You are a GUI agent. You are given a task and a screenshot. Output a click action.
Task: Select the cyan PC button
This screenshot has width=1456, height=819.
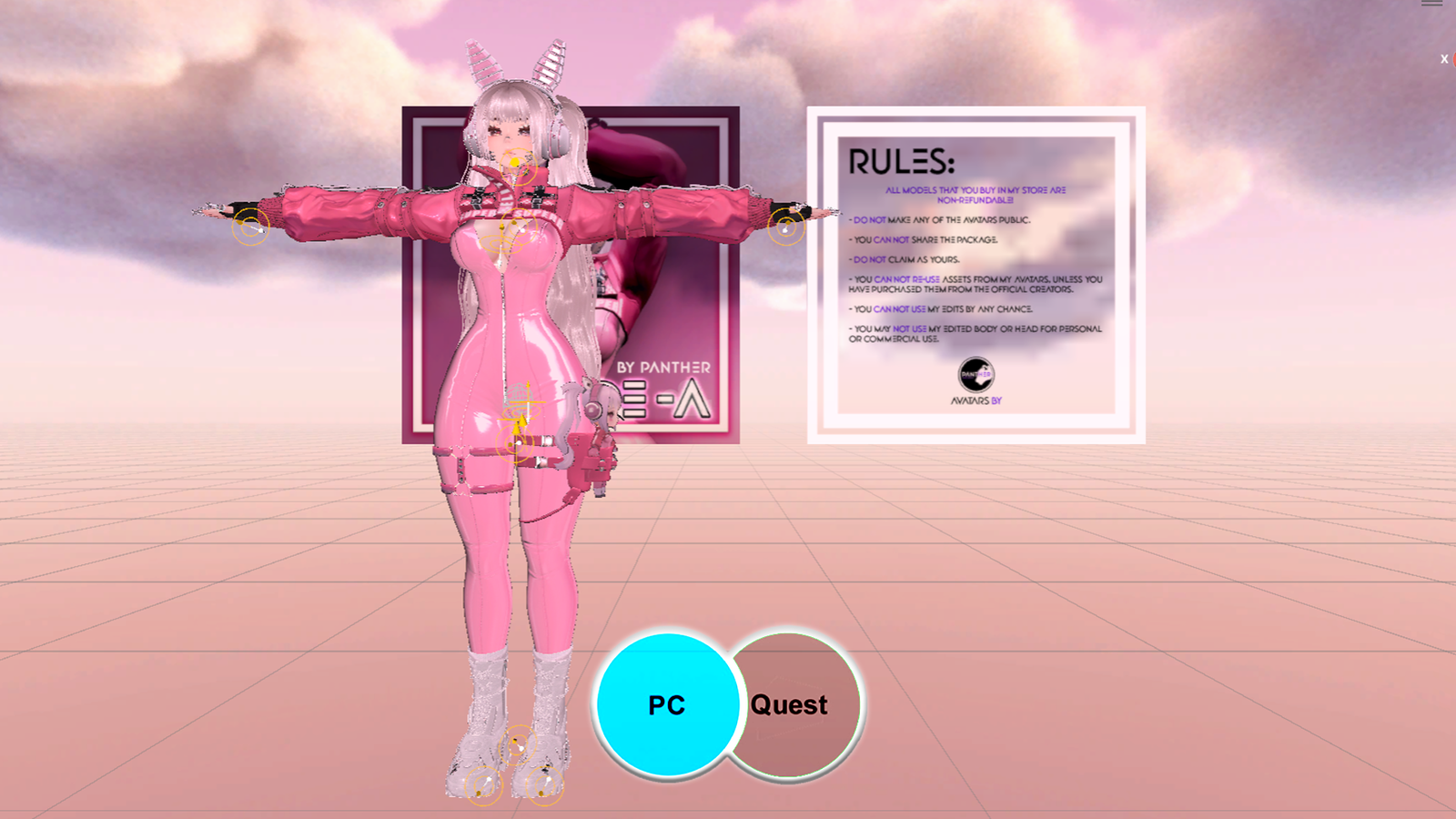[666, 704]
